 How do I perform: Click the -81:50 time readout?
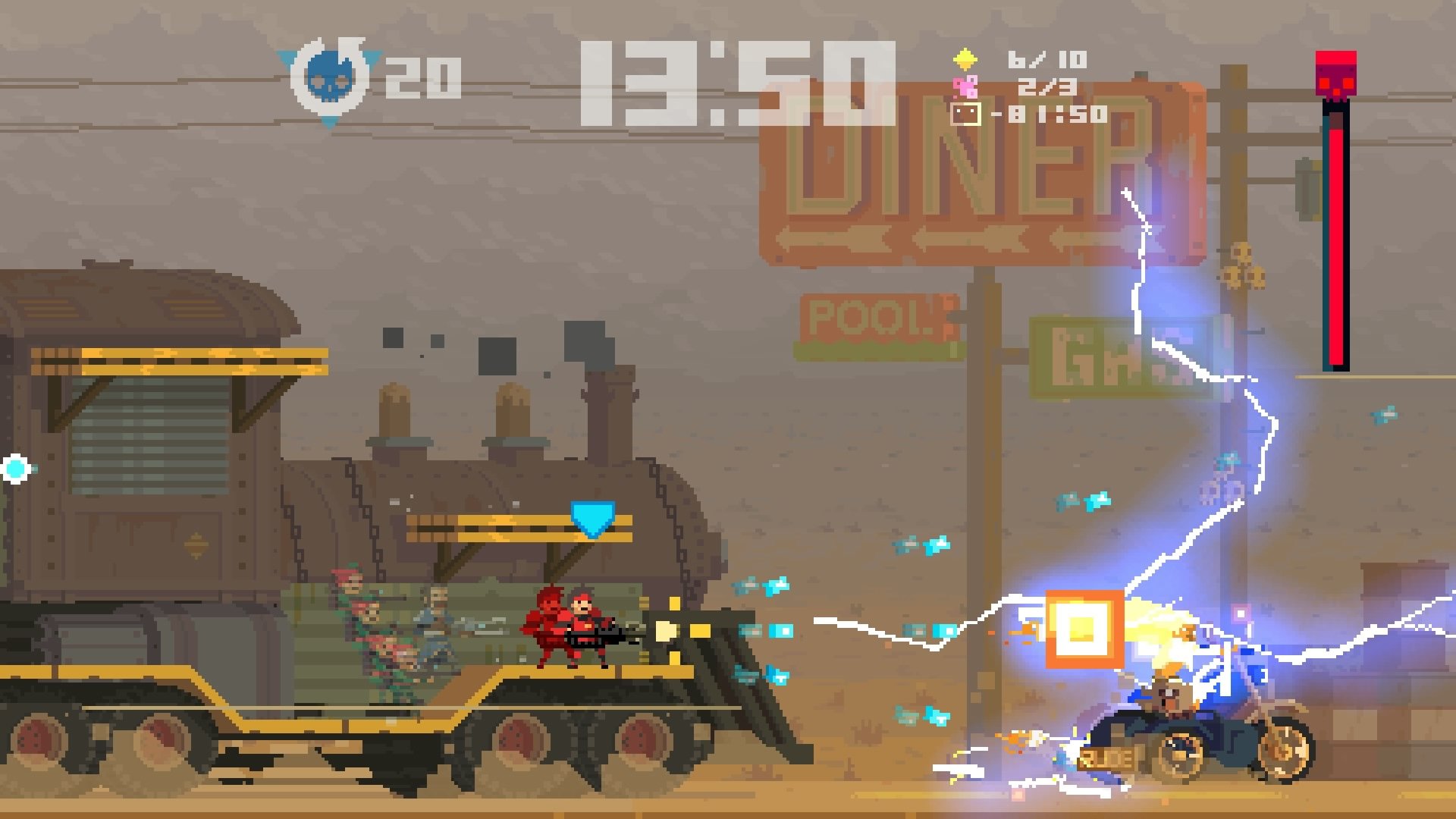[x=1055, y=114]
